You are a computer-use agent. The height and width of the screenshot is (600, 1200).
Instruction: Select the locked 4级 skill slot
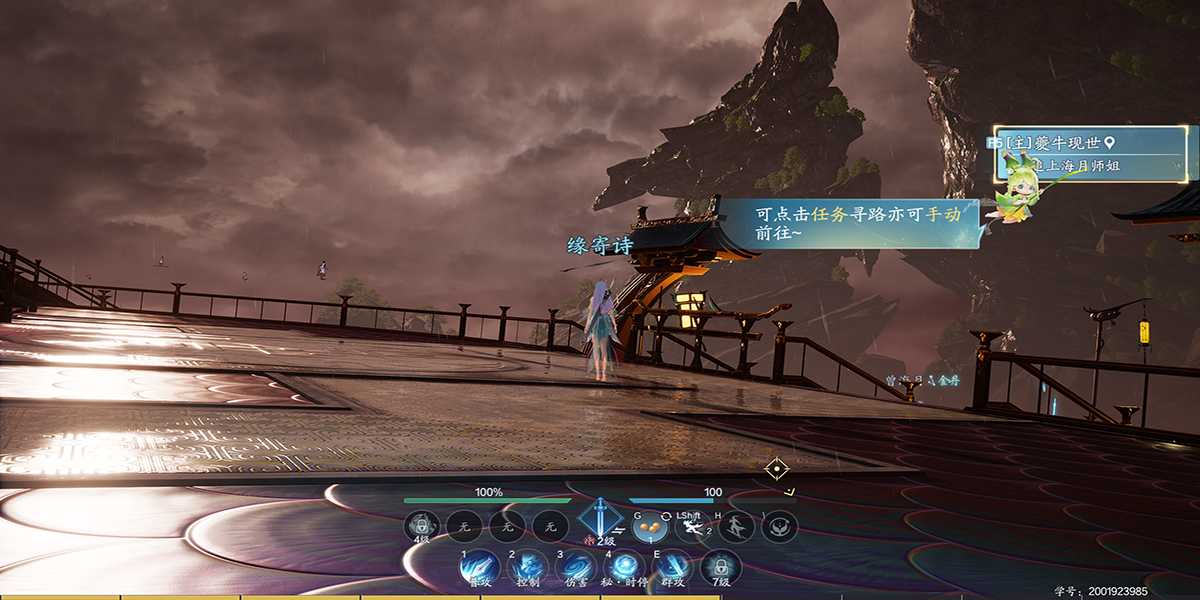pyautogui.click(x=422, y=526)
